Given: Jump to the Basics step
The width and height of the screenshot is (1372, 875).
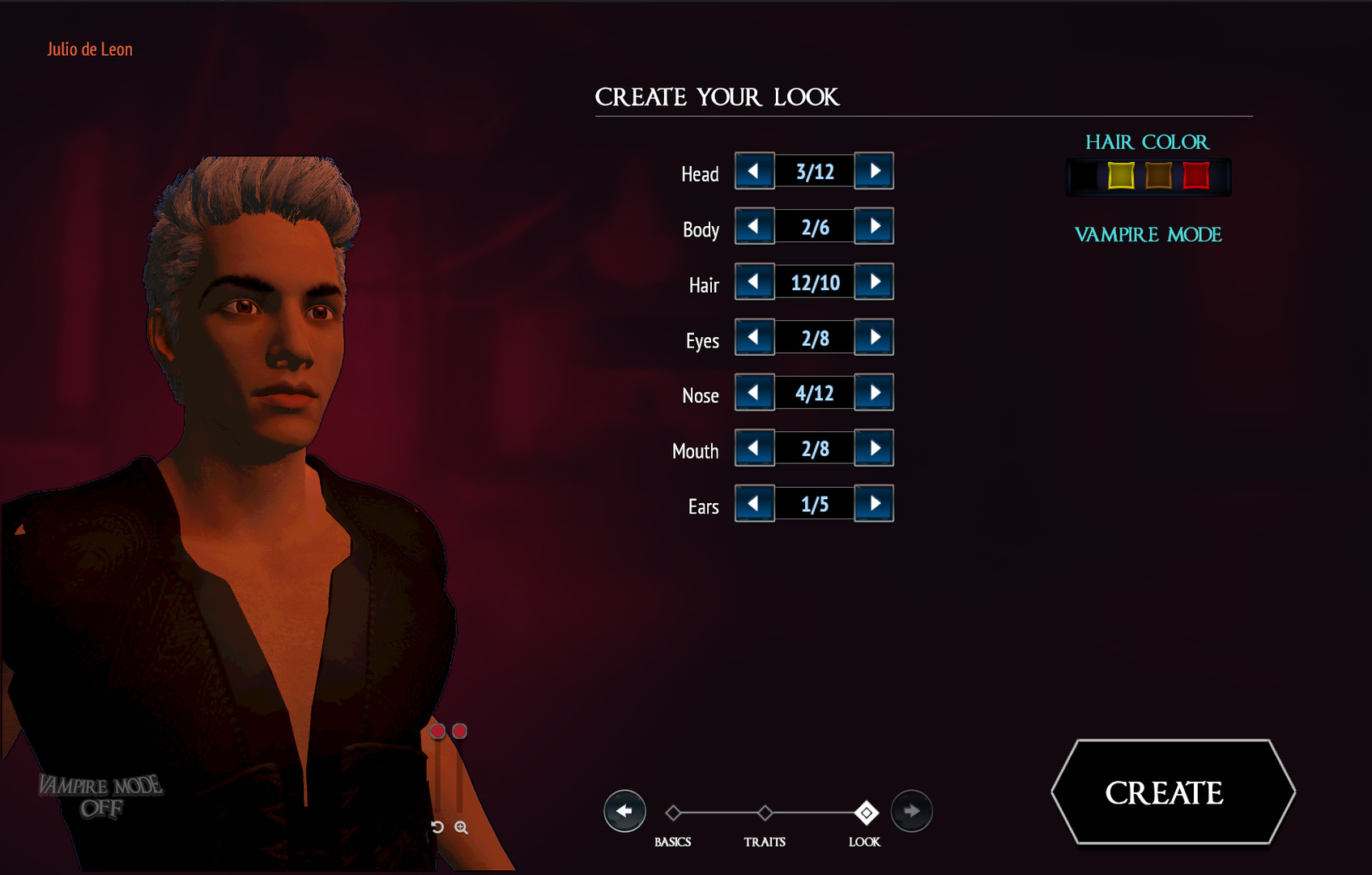Looking at the screenshot, I should click(675, 811).
